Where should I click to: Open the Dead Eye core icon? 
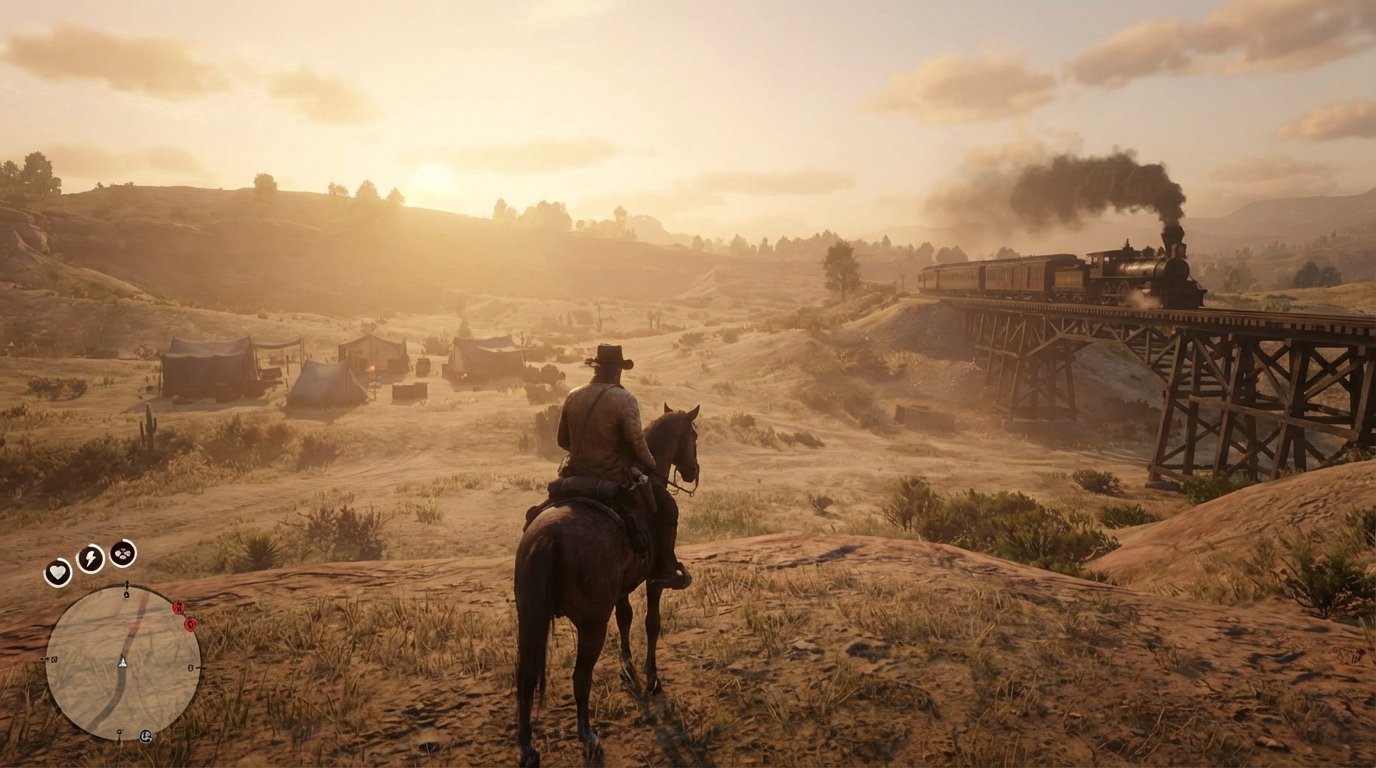pos(122,553)
